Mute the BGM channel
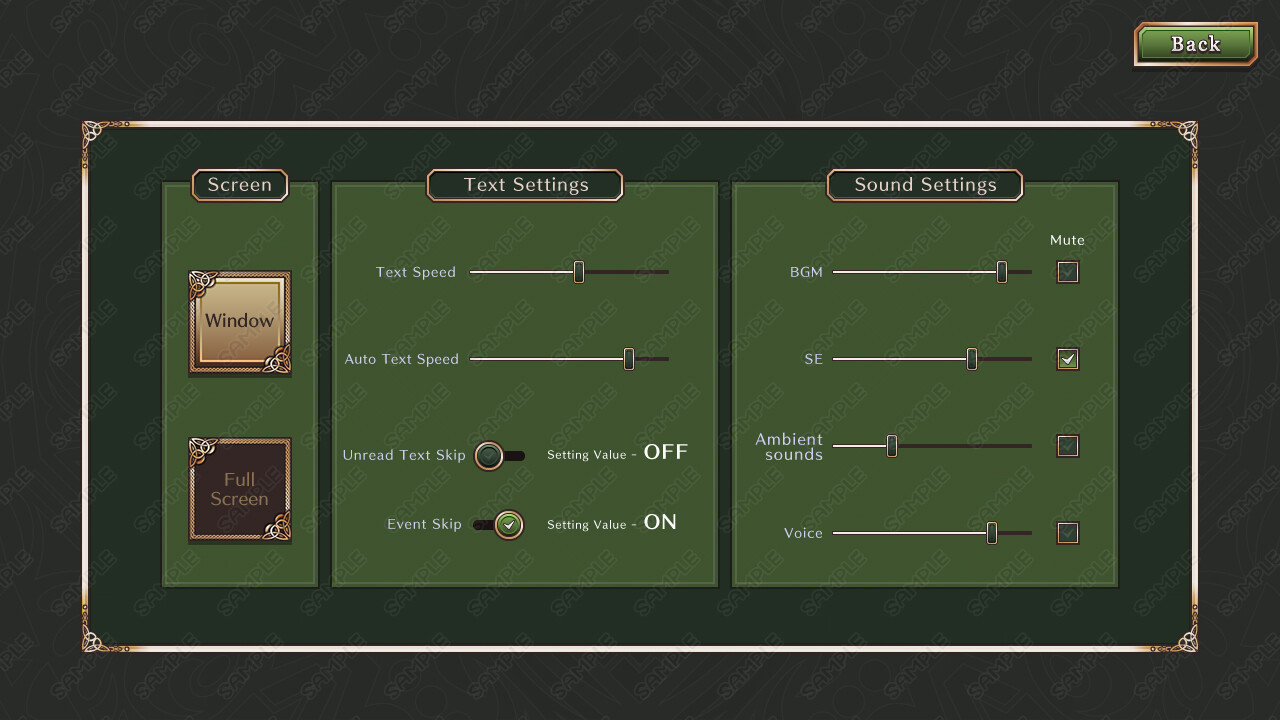Image resolution: width=1280 pixels, height=720 pixels. (1067, 271)
